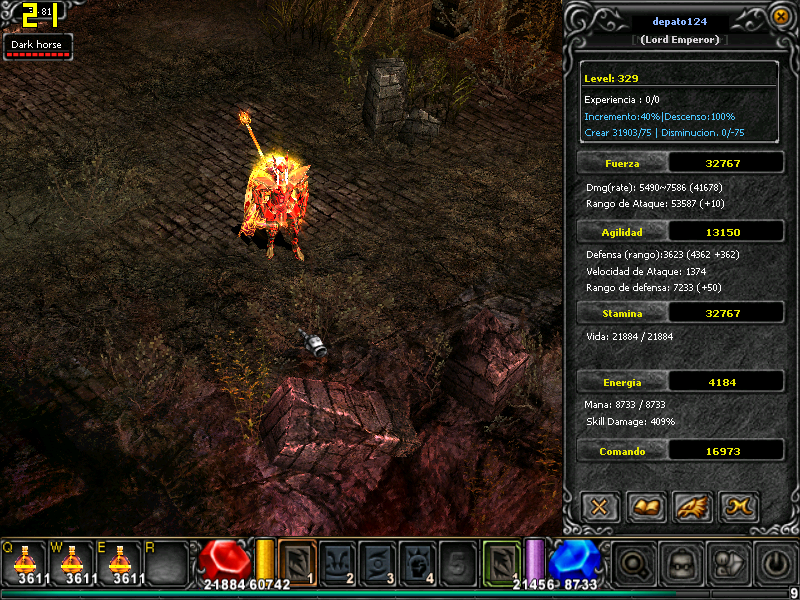Open the golden wing pet button

coord(693,507)
